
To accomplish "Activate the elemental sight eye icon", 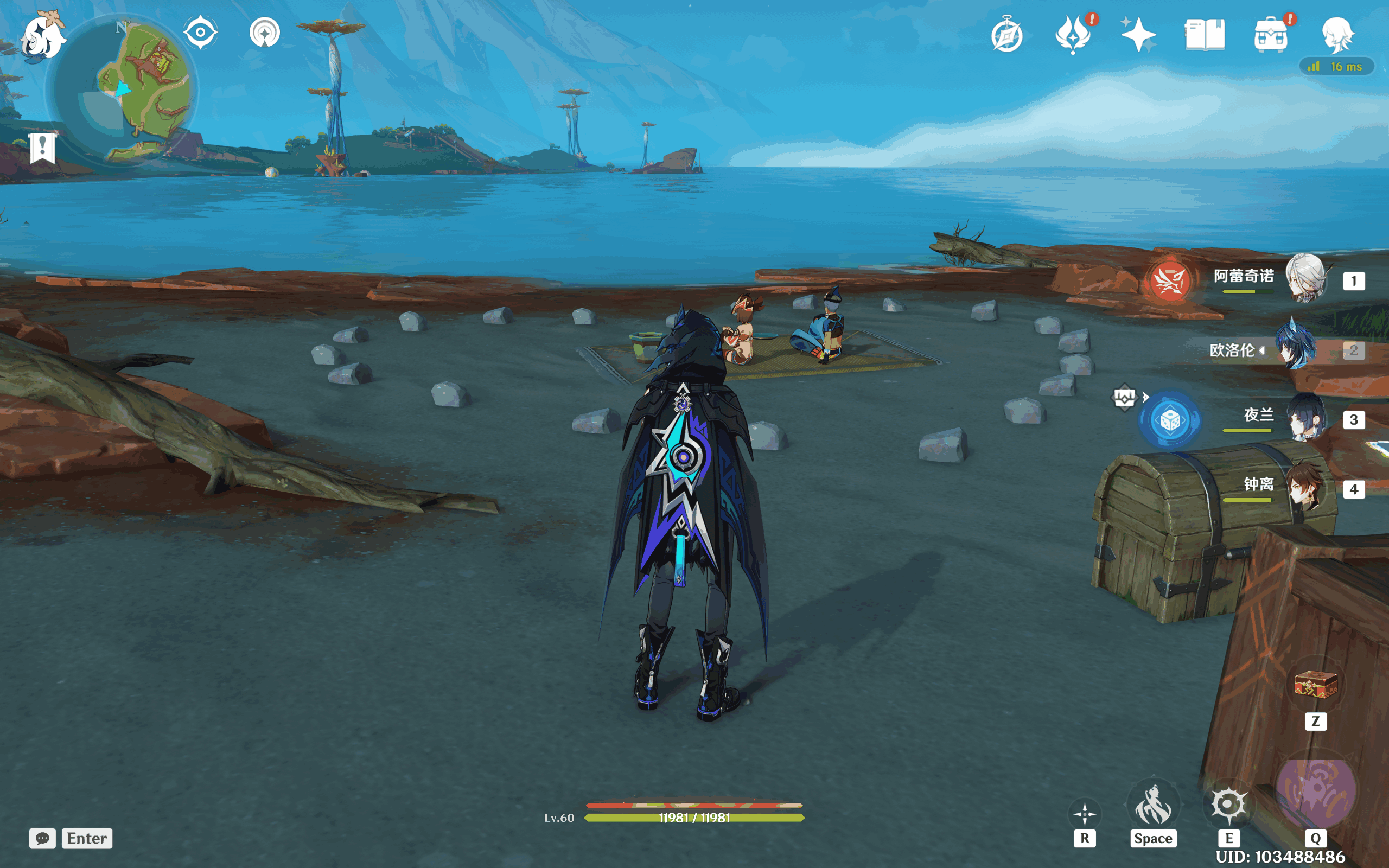I will 200,32.
